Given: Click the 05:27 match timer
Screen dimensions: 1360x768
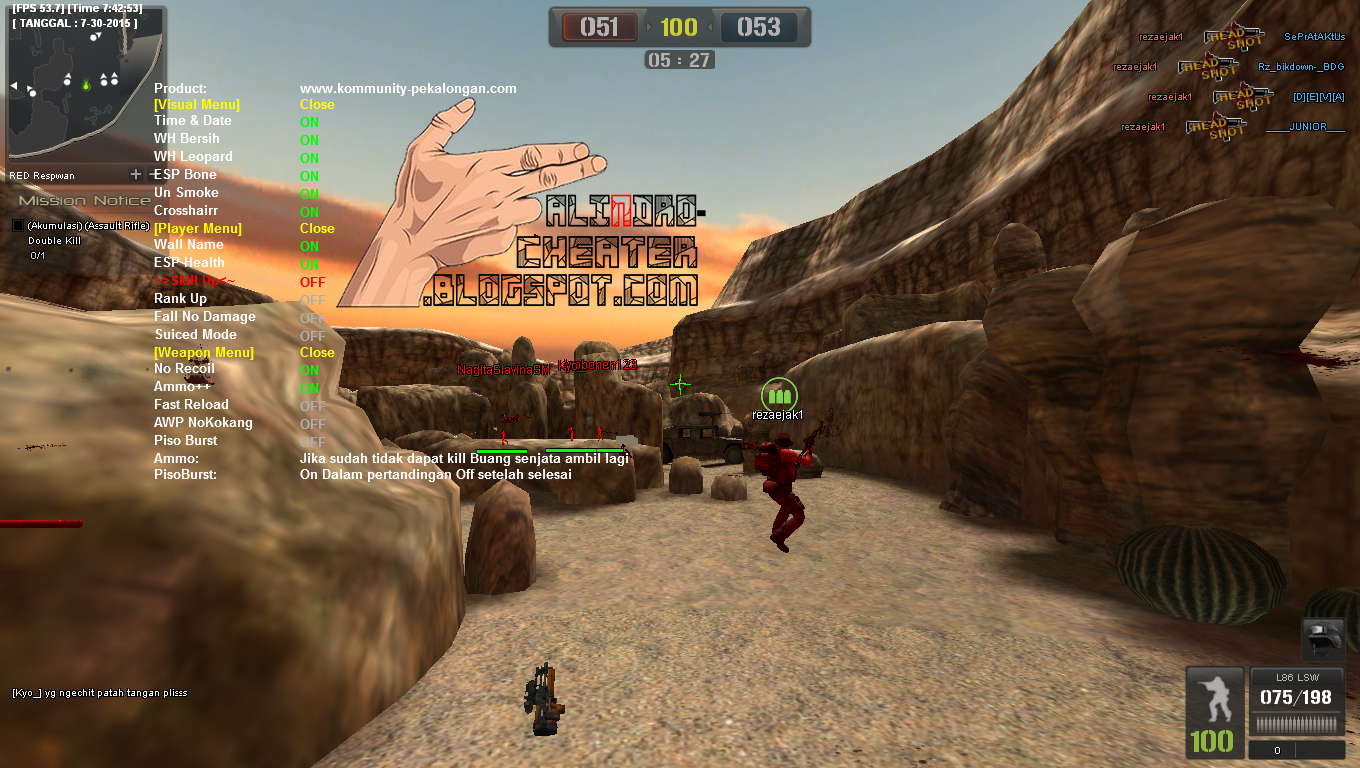Looking at the screenshot, I should click(x=680, y=59).
